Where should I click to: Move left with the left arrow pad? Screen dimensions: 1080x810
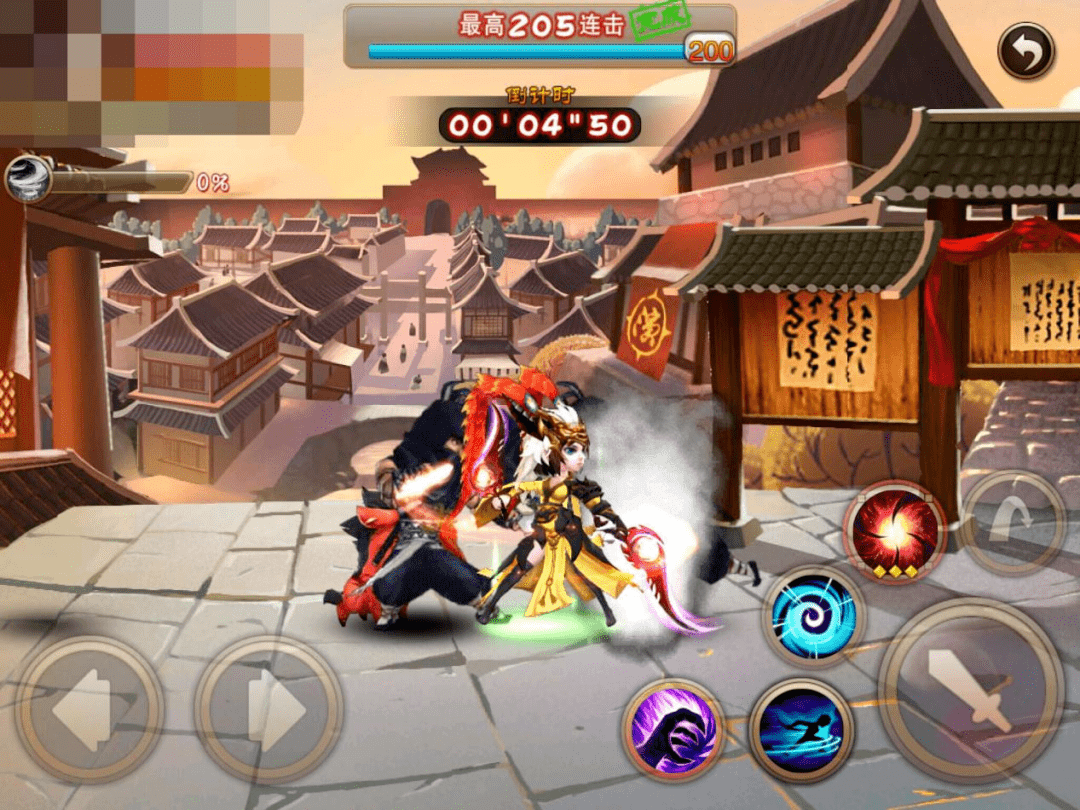[x=89, y=709]
